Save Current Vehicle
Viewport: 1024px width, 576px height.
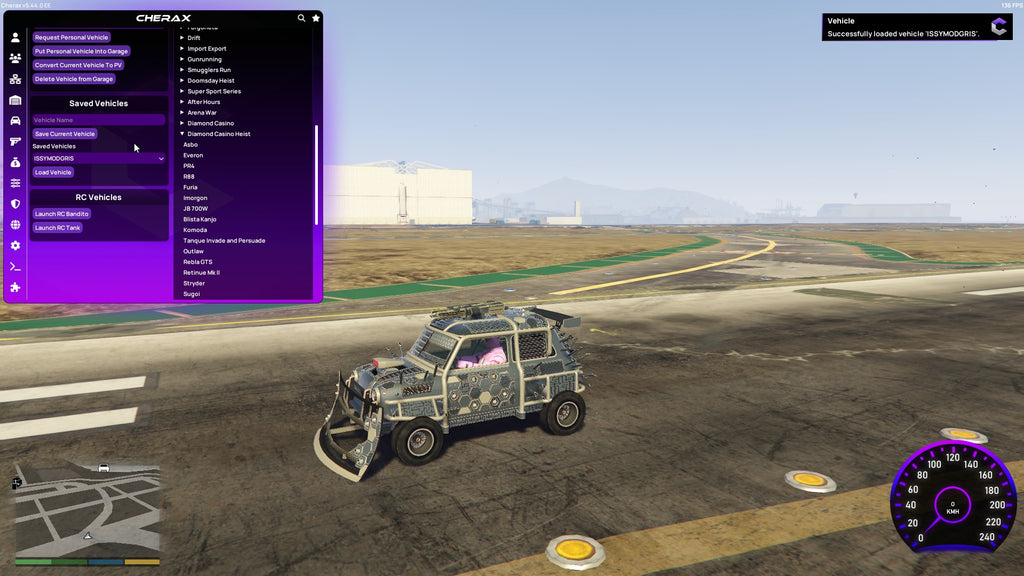64,134
